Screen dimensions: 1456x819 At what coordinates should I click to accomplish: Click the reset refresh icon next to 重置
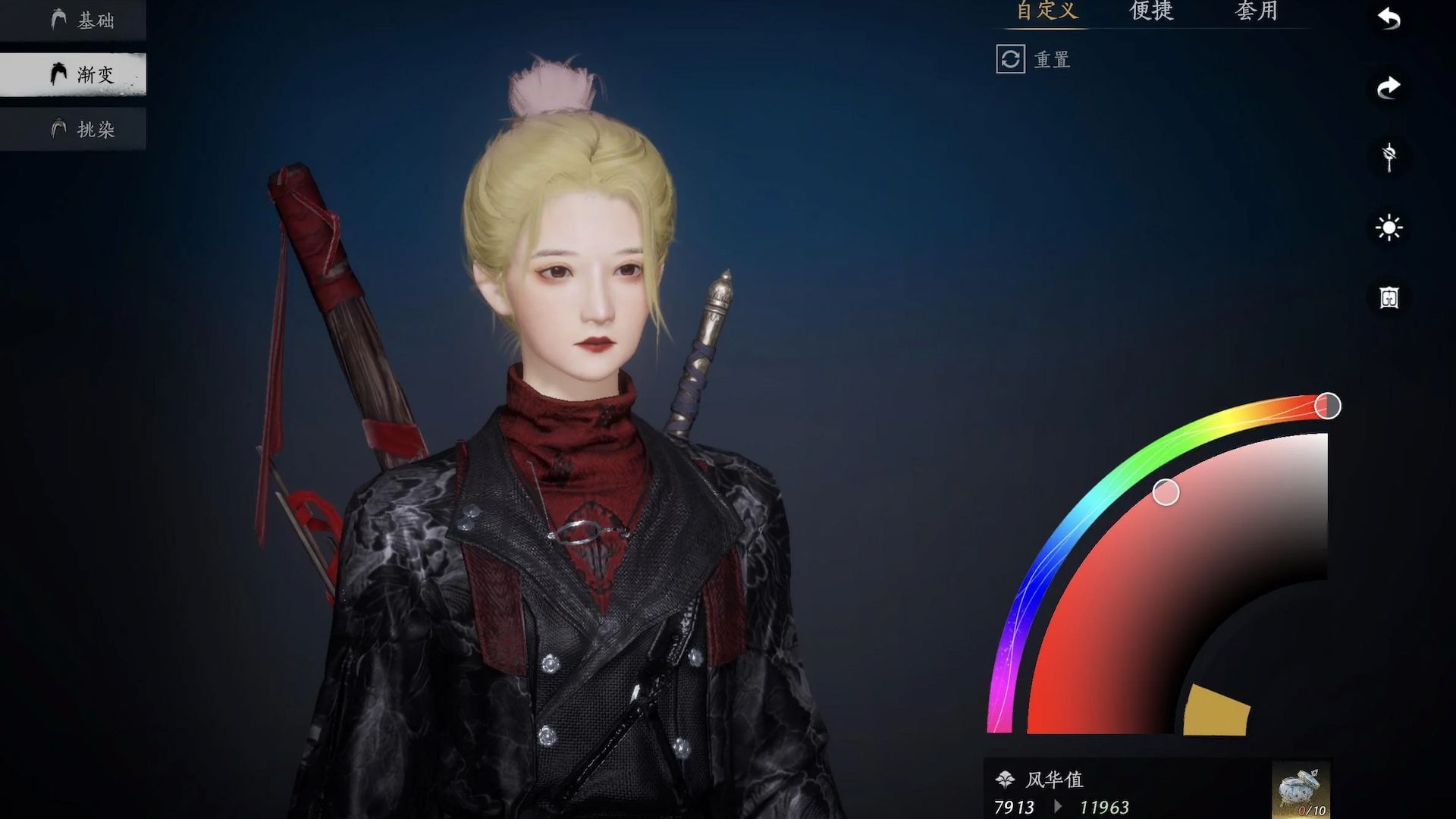click(x=1010, y=60)
